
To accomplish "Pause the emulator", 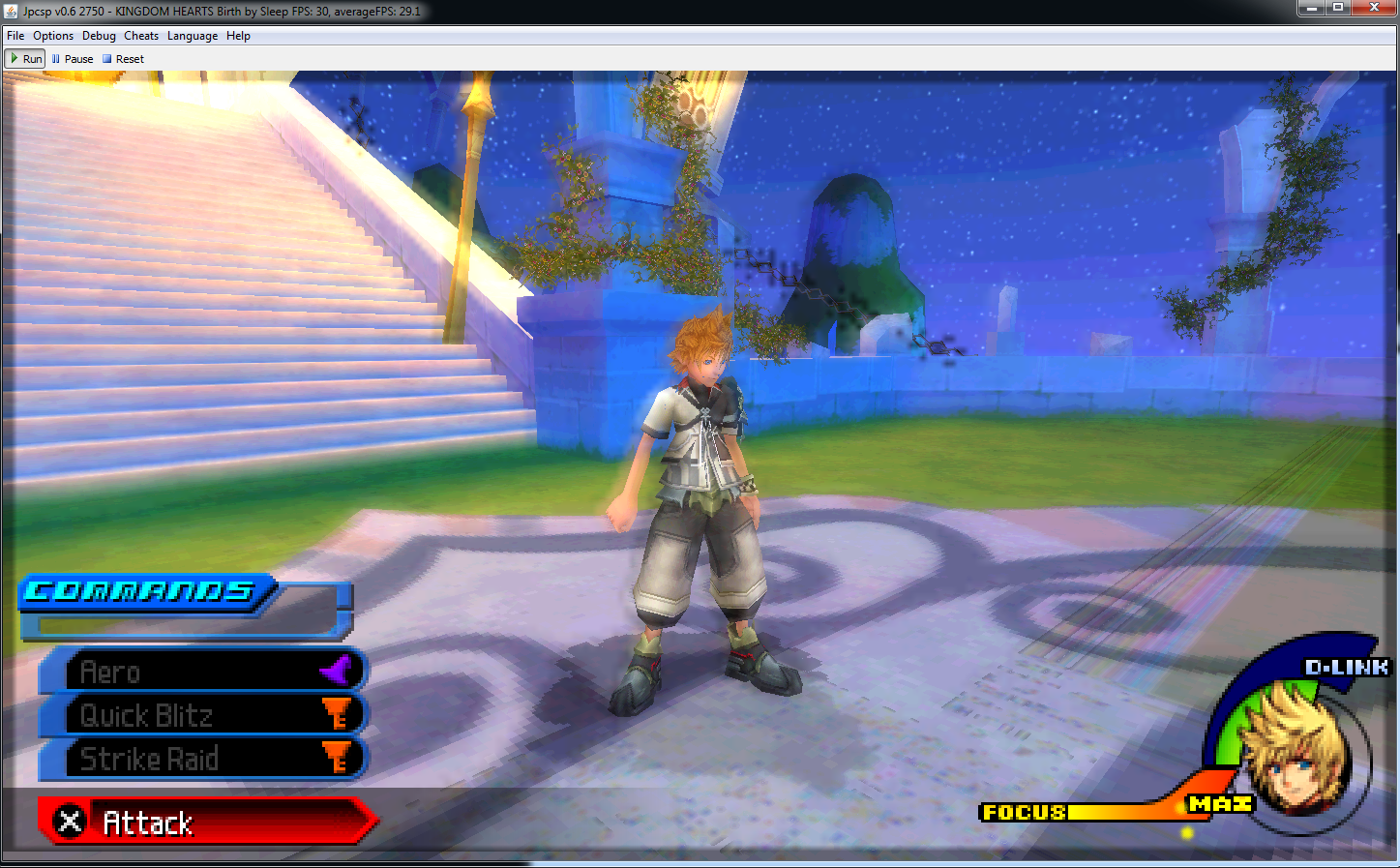I will tap(73, 59).
